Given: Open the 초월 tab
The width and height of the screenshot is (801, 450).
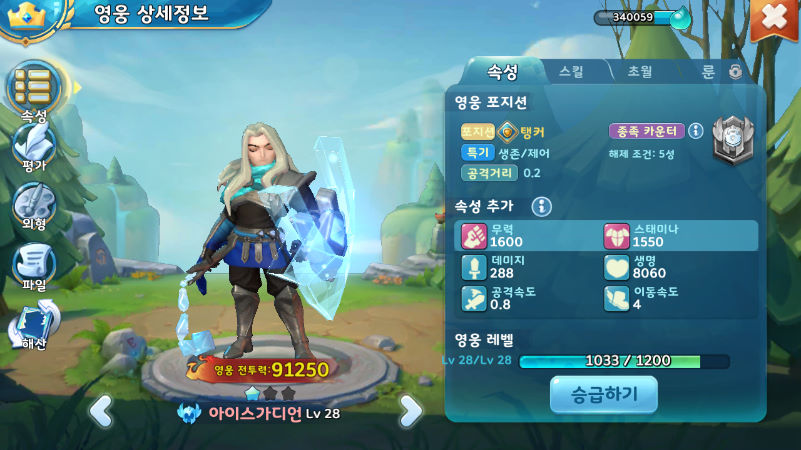Looking at the screenshot, I should (x=640, y=71).
